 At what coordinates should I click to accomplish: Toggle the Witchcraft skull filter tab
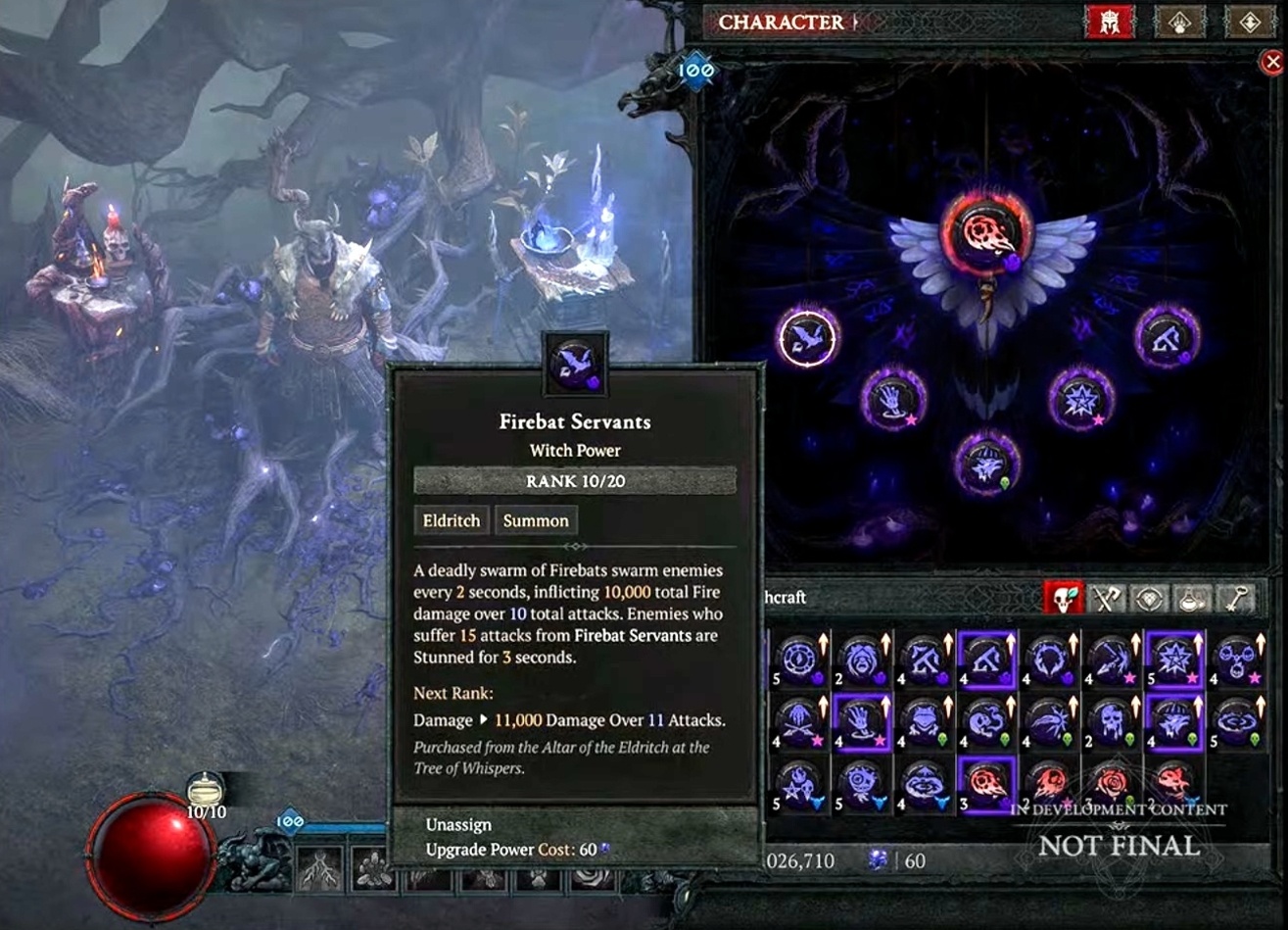(x=1065, y=599)
